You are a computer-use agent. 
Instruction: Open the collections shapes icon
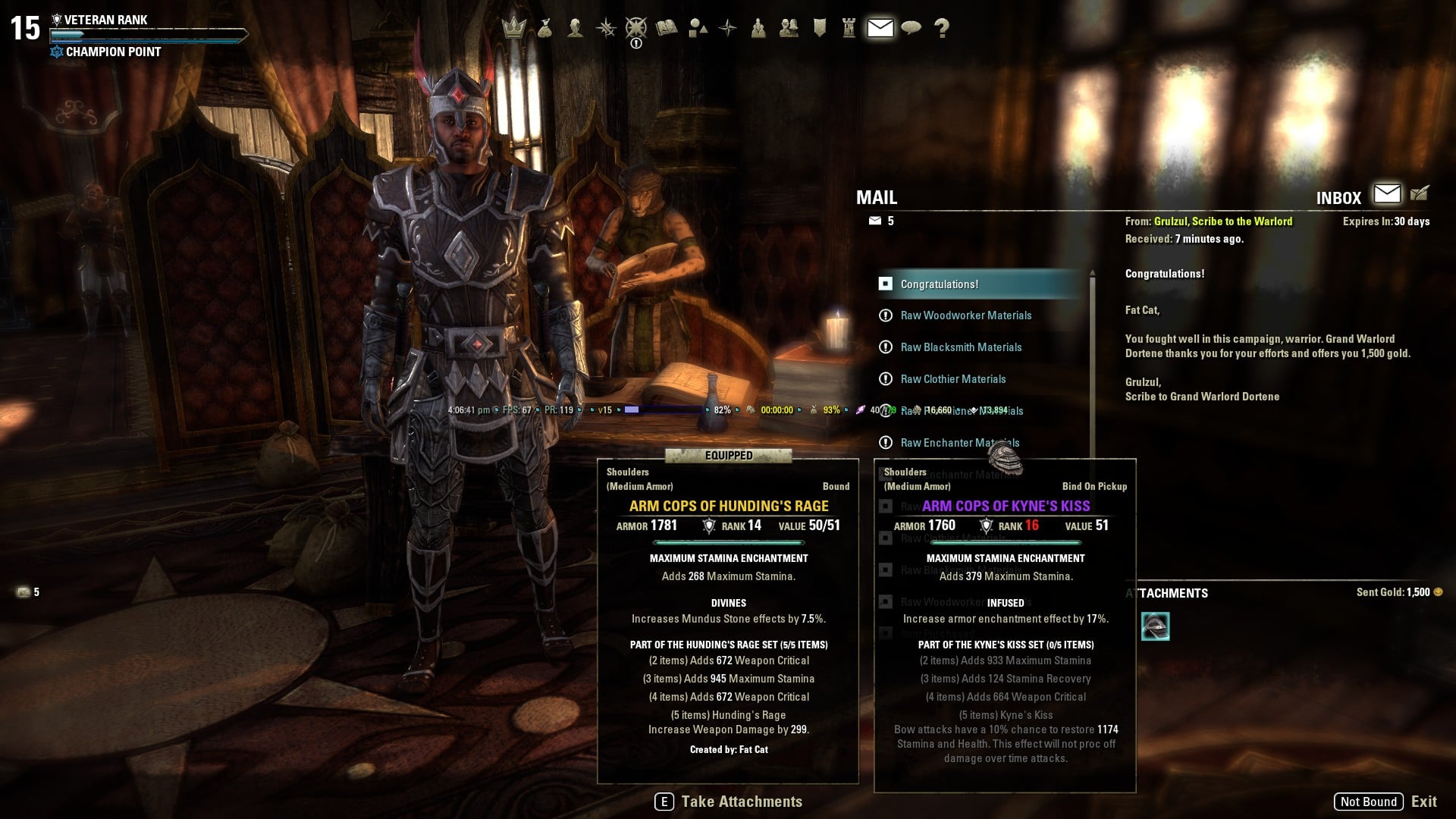(698, 28)
